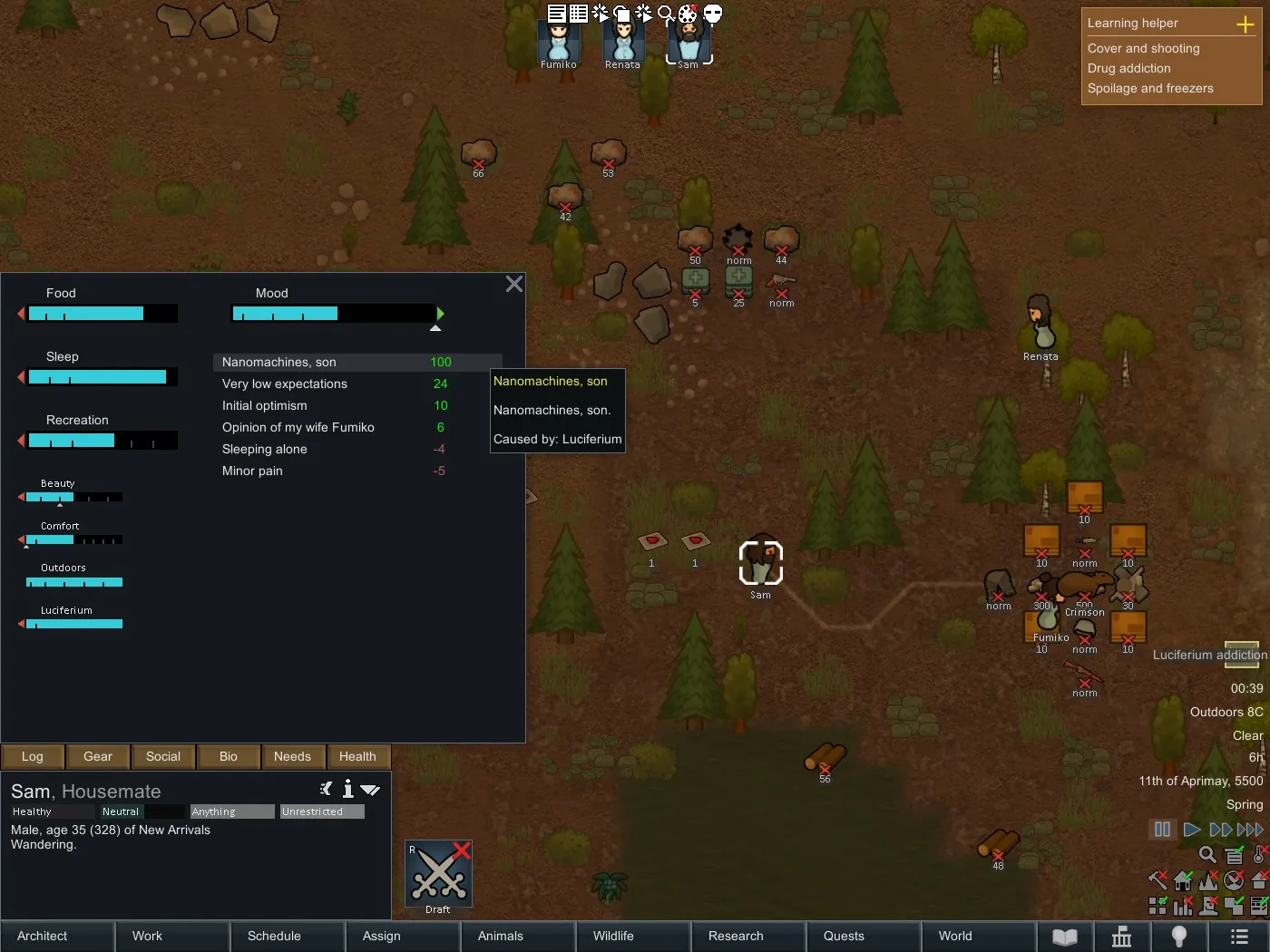The height and width of the screenshot is (952, 1270).
Task: Open the Social tab
Action: click(x=163, y=756)
